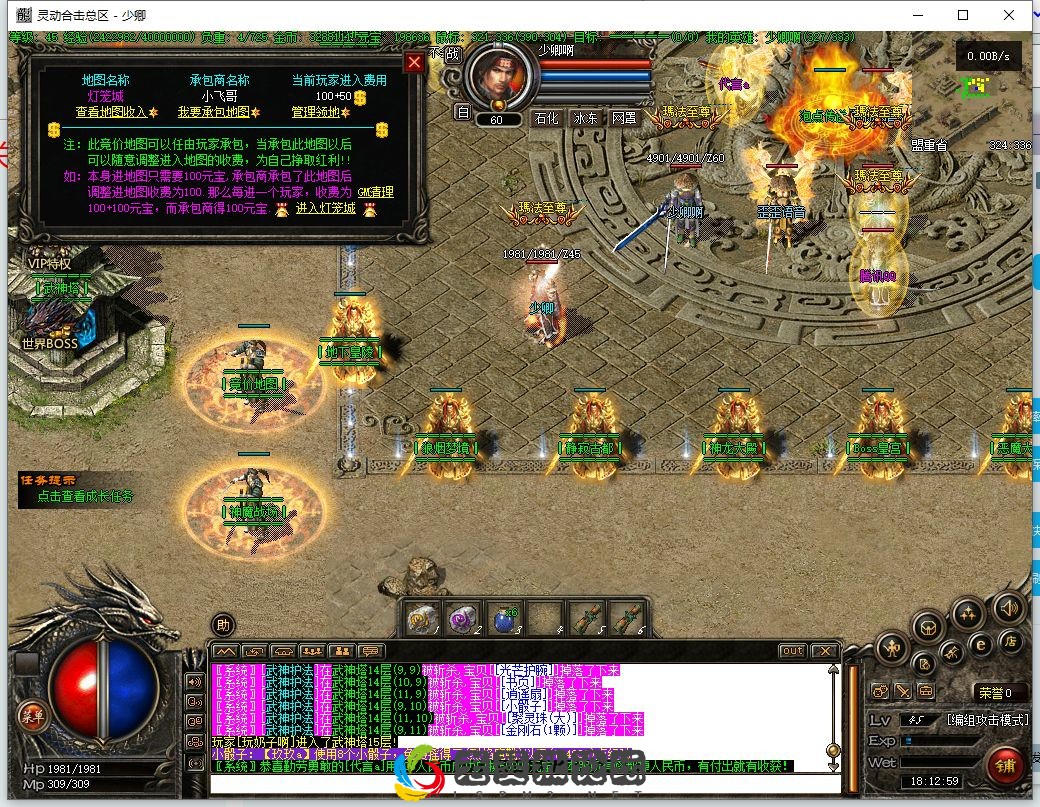Click the chat panel's out button
1040x807 pixels.
[x=792, y=651]
